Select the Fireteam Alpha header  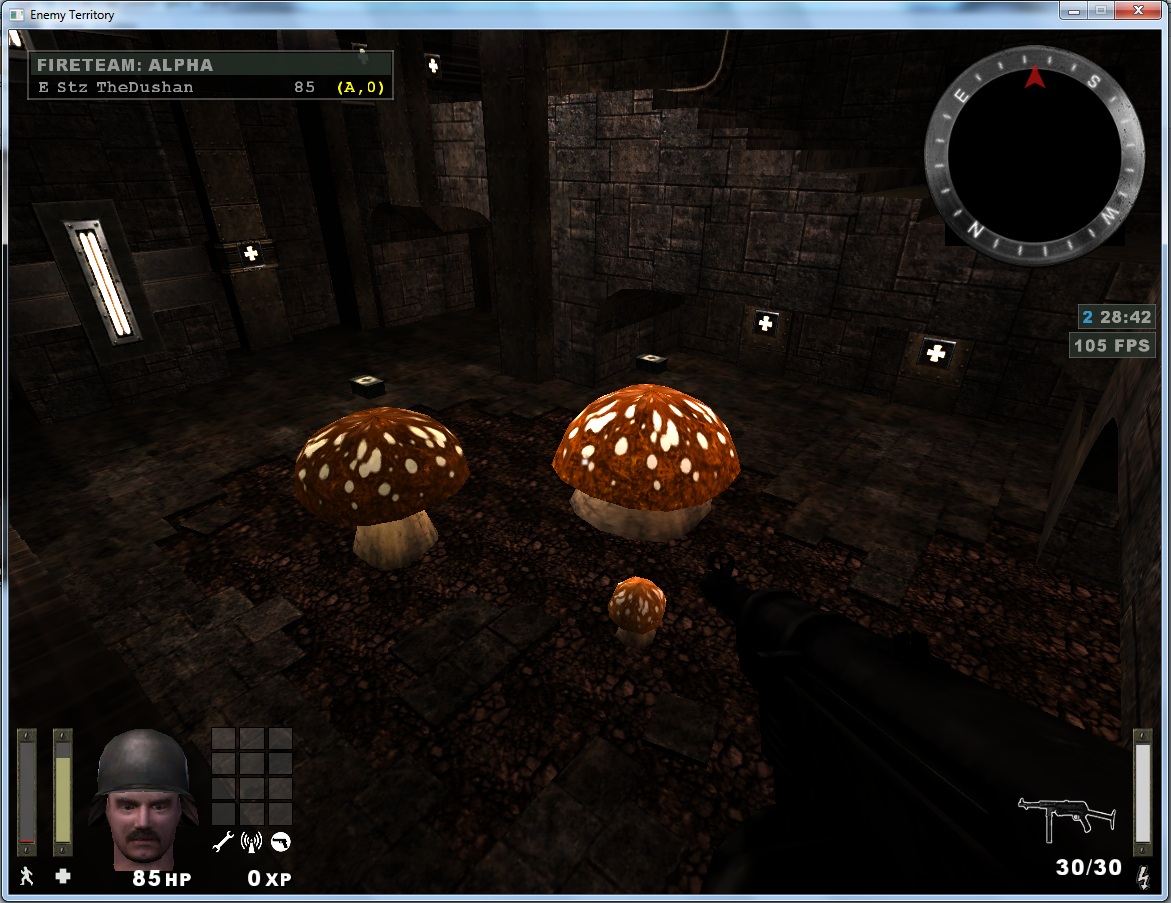point(210,65)
